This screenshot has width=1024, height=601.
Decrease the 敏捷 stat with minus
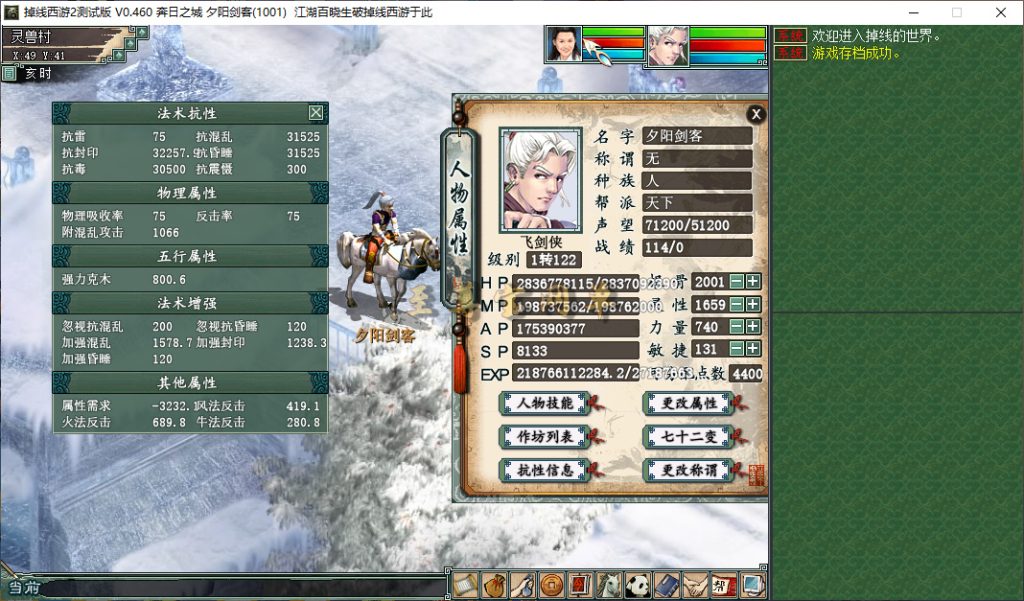[x=736, y=349]
